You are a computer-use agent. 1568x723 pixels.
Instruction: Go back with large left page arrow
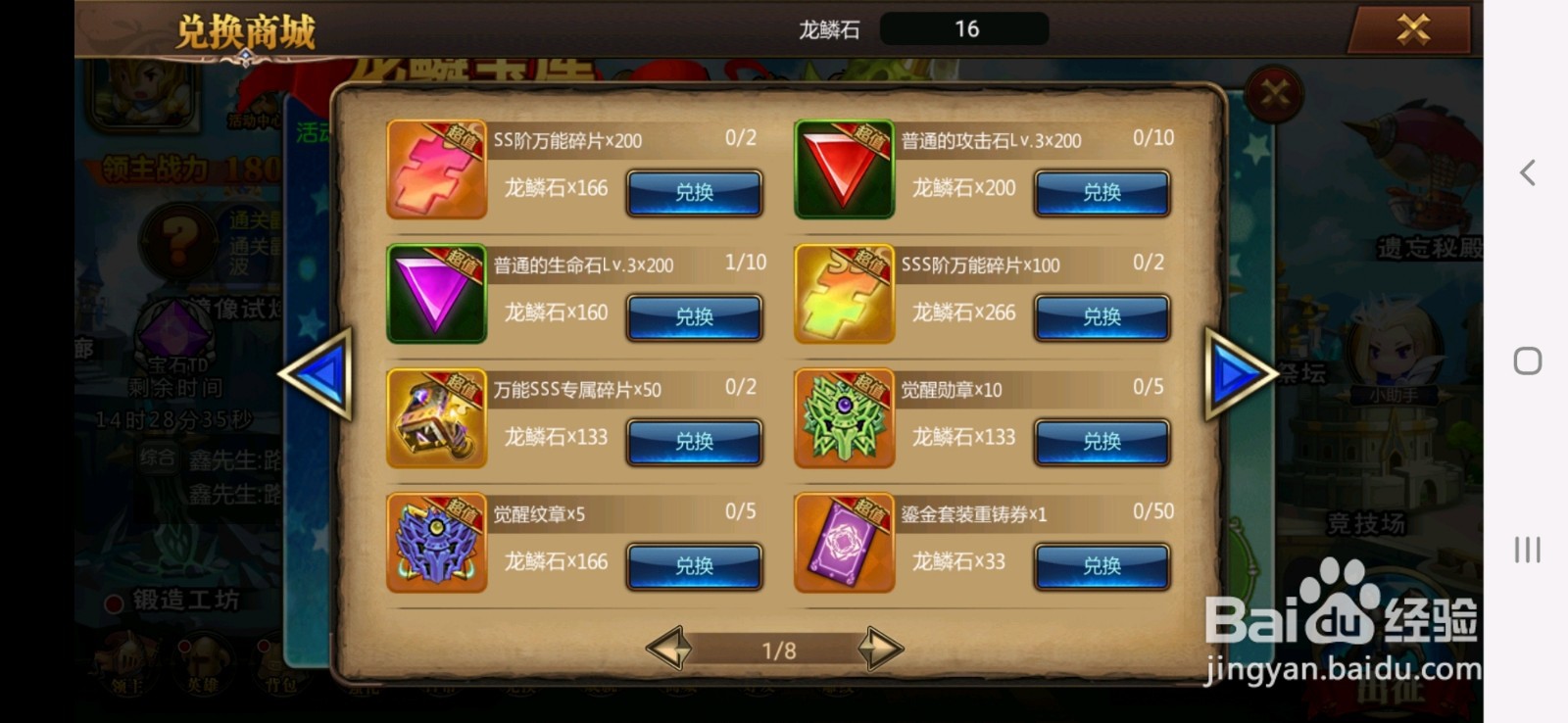pos(323,375)
